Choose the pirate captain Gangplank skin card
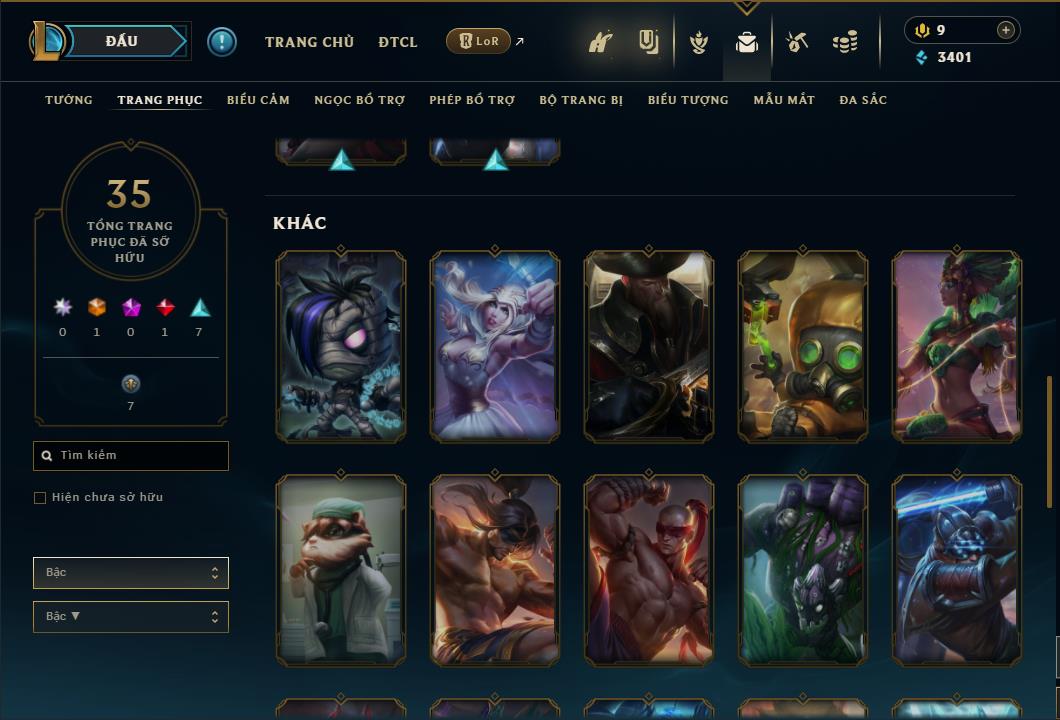The height and width of the screenshot is (720, 1060). coord(649,346)
